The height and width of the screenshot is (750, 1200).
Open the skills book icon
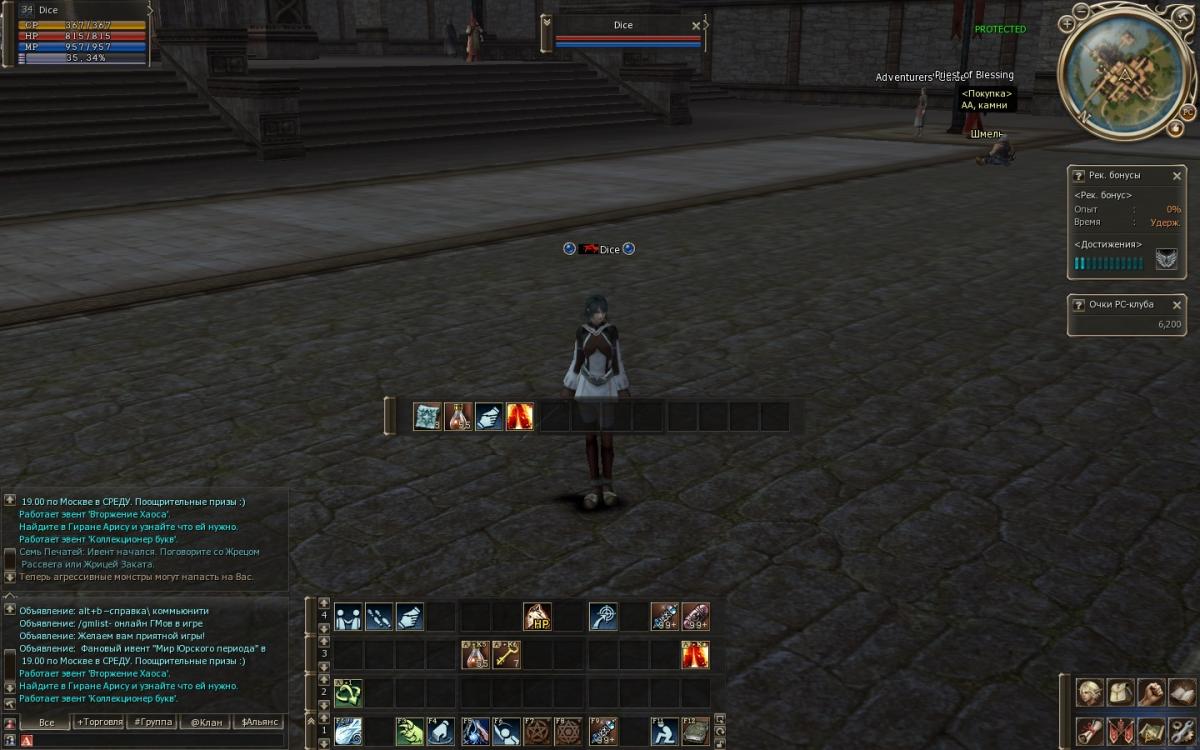pos(1182,693)
